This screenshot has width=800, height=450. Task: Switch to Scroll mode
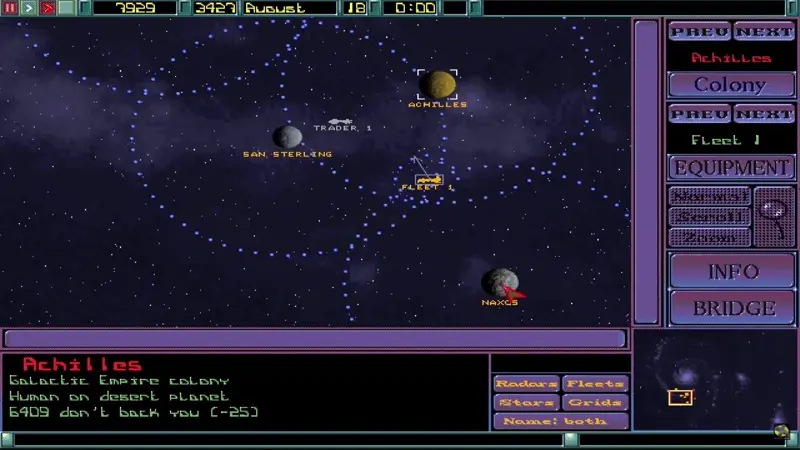tap(708, 217)
